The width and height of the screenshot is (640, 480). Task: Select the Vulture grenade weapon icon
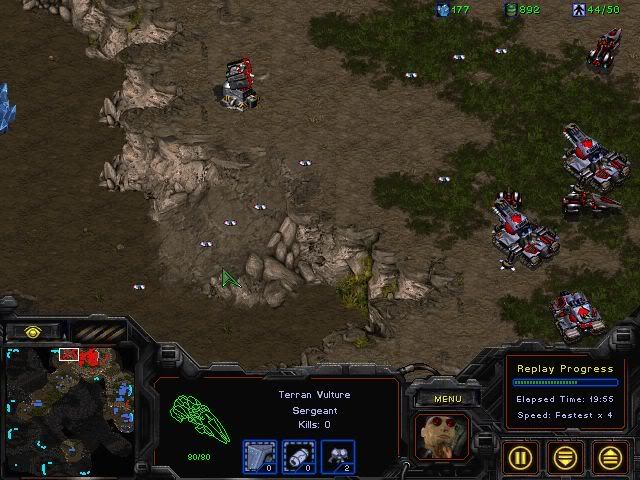299,457
